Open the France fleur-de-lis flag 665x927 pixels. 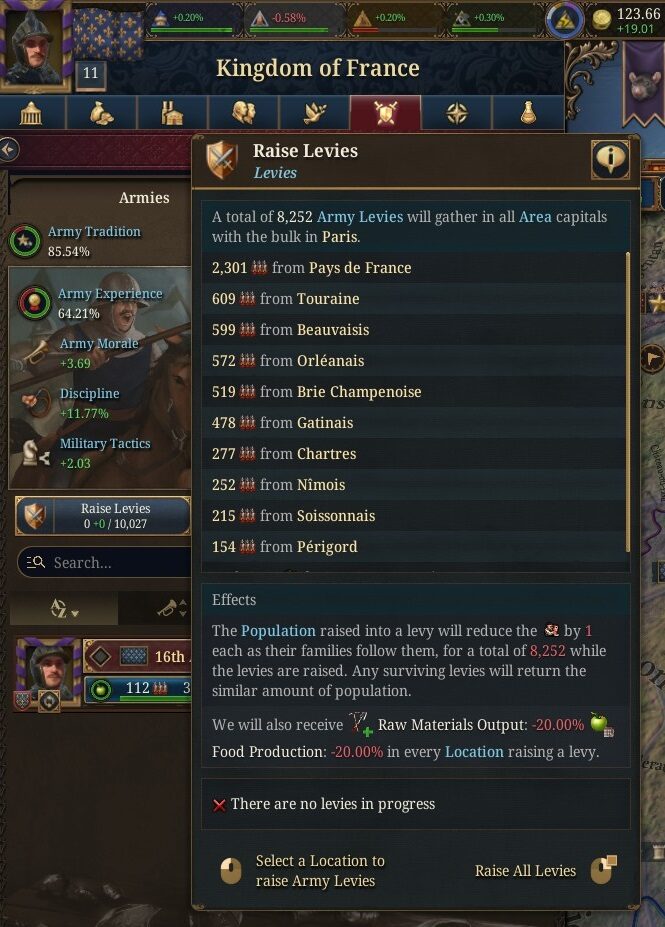tap(108, 33)
